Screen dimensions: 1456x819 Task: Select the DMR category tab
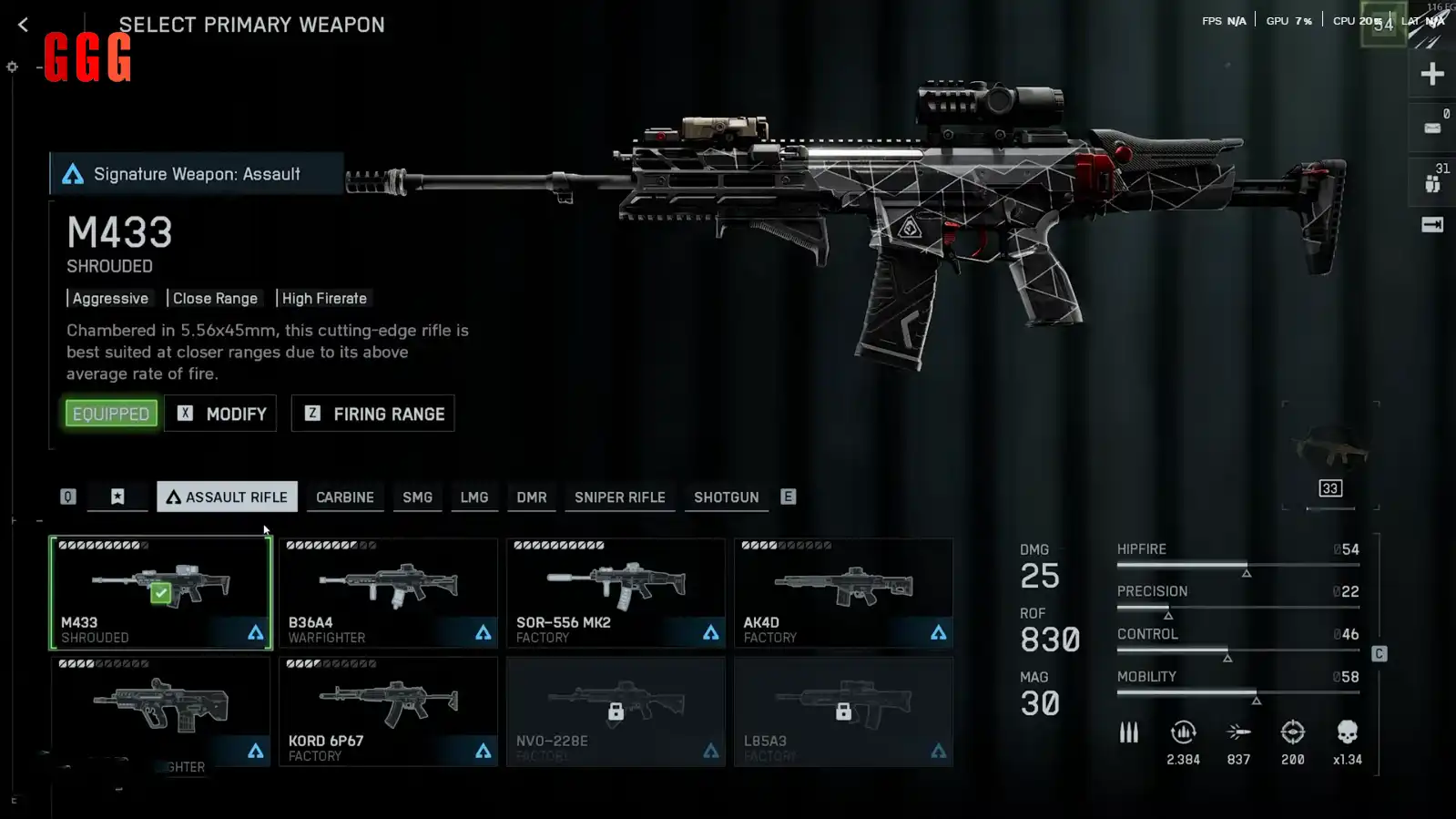click(532, 497)
